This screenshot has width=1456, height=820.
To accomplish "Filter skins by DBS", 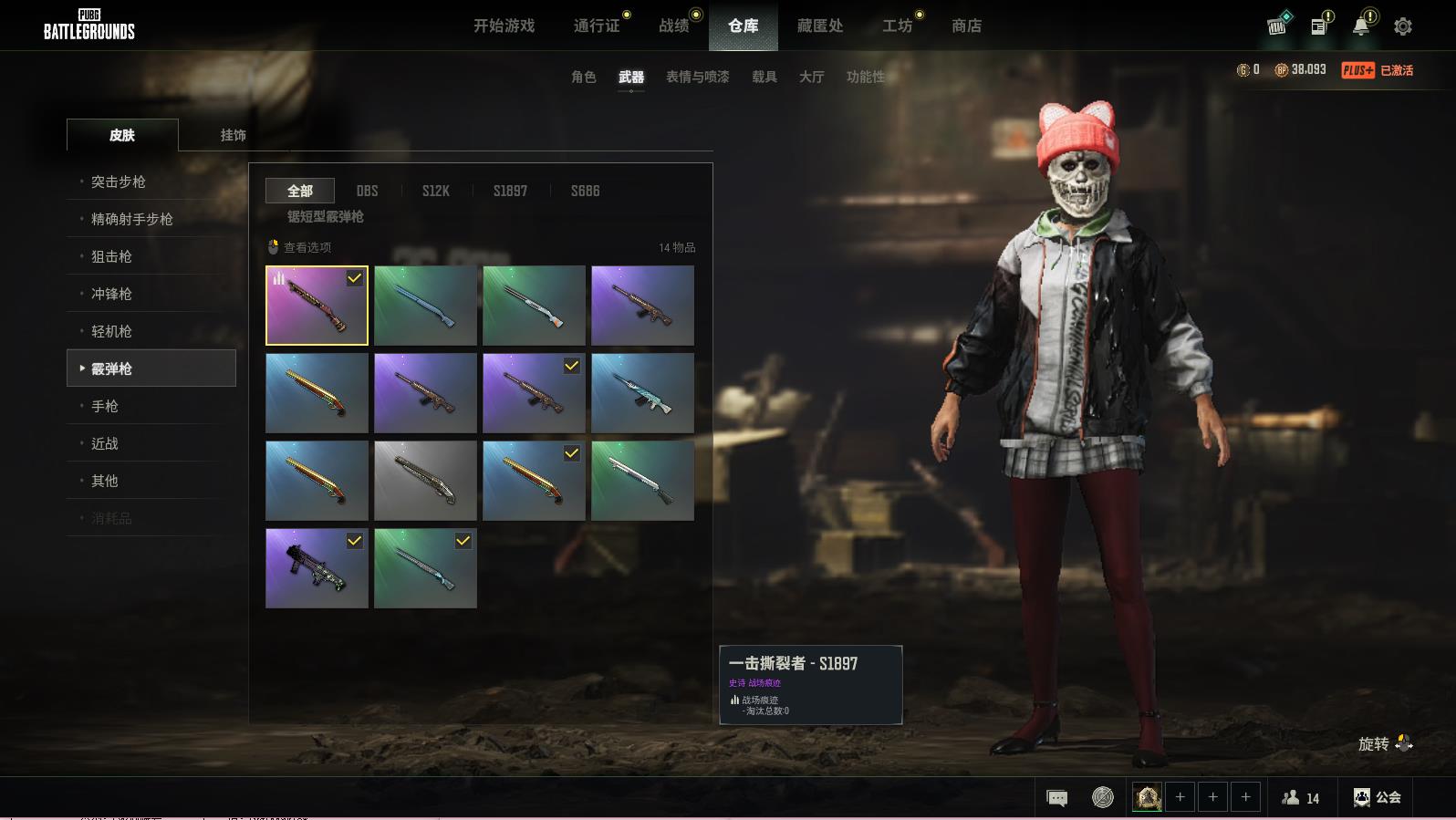I will pos(367,191).
